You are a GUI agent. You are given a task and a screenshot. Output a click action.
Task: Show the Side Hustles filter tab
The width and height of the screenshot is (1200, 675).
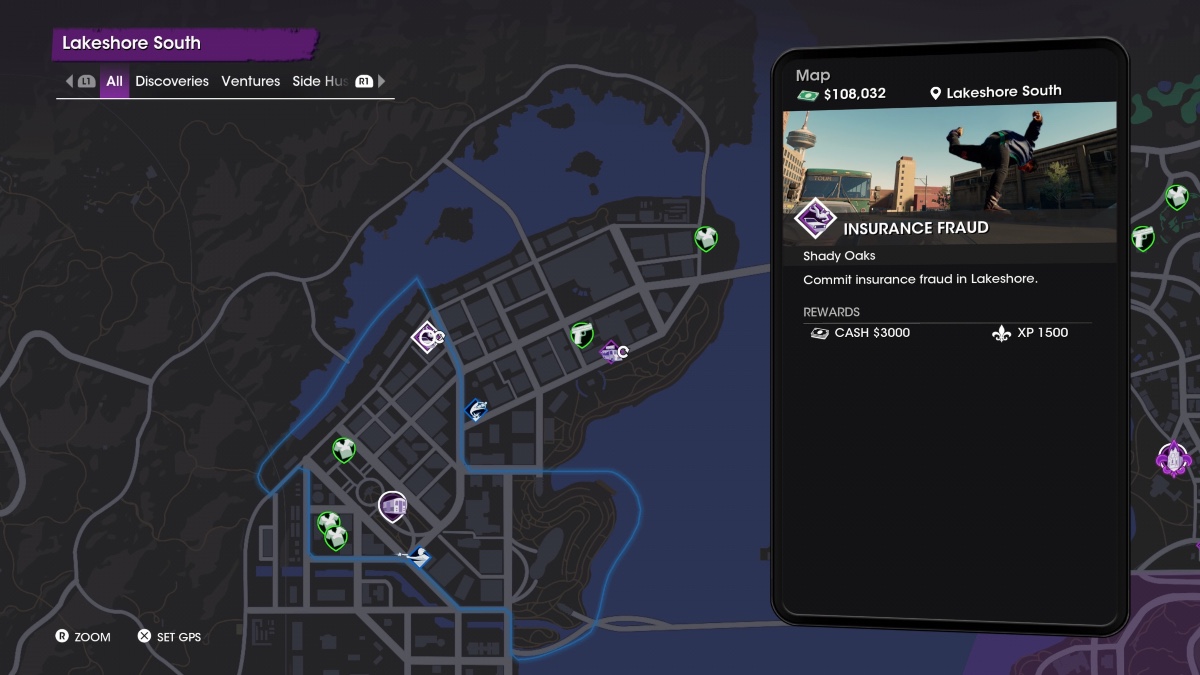click(320, 81)
